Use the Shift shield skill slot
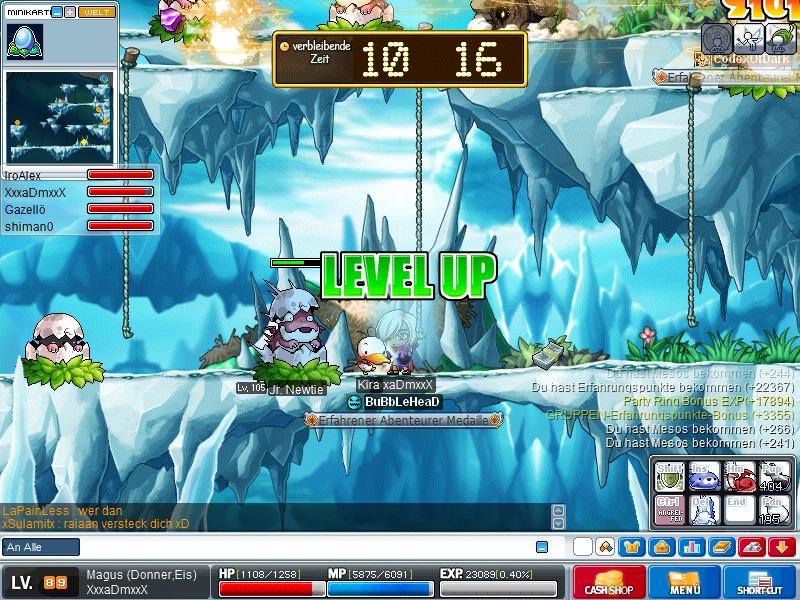The width and height of the screenshot is (800, 600). pyautogui.click(x=669, y=476)
